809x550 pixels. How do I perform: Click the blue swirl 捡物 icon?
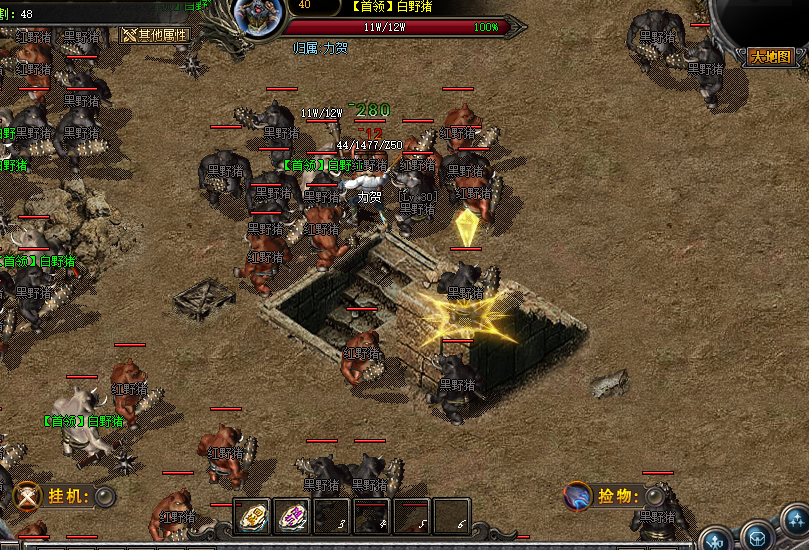click(x=577, y=496)
